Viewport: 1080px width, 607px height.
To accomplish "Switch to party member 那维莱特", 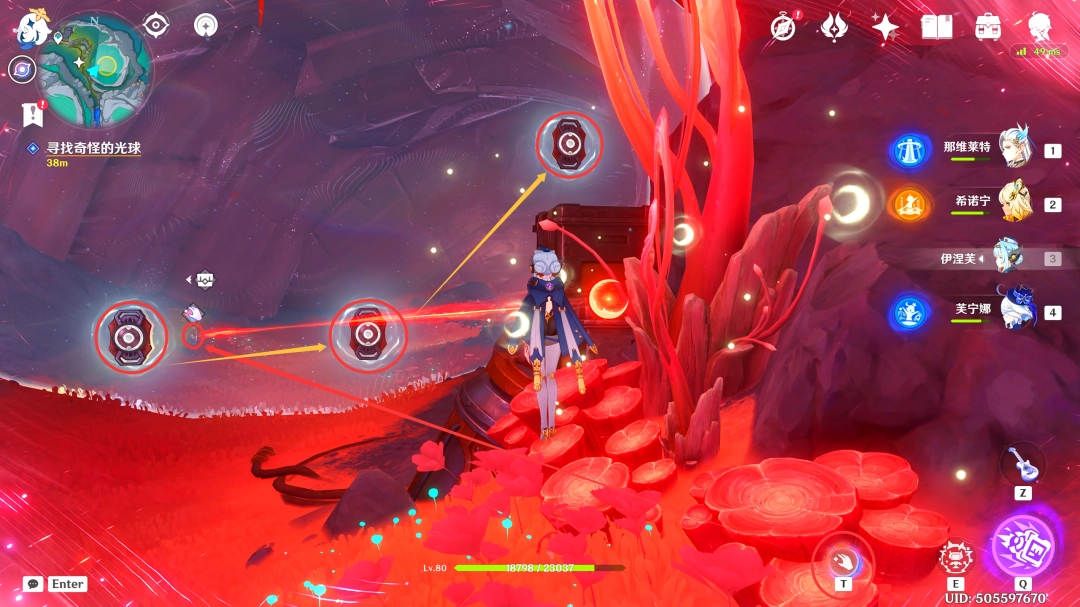I will (x=1014, y=151).
